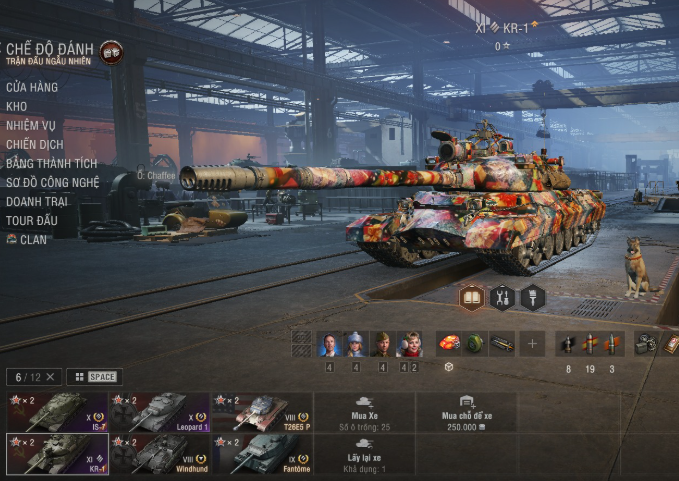Buy a vehicle slot for 250.000
Screen dimensions: 679x481
(466, 412)
